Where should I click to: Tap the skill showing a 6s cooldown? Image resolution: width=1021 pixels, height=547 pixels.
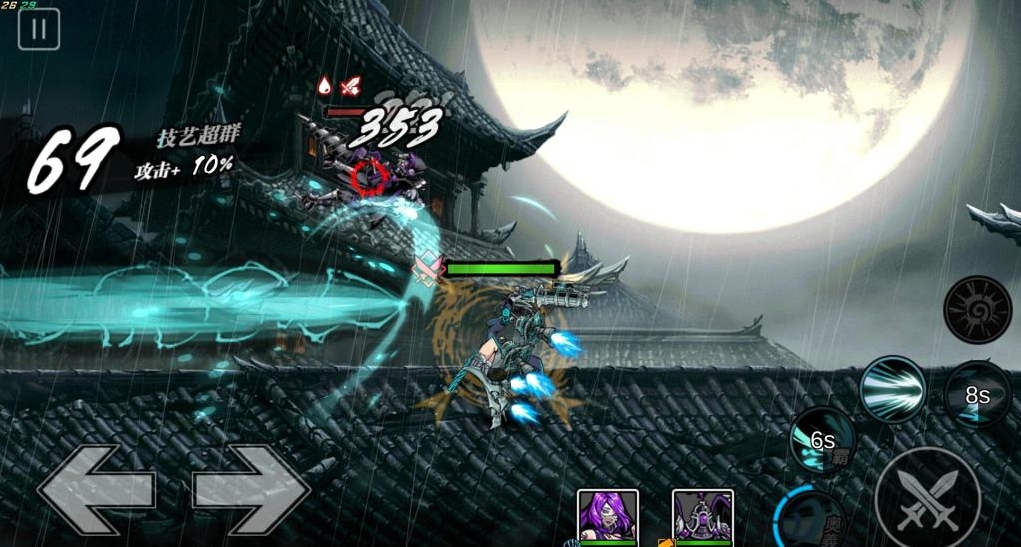pos(822,440)
